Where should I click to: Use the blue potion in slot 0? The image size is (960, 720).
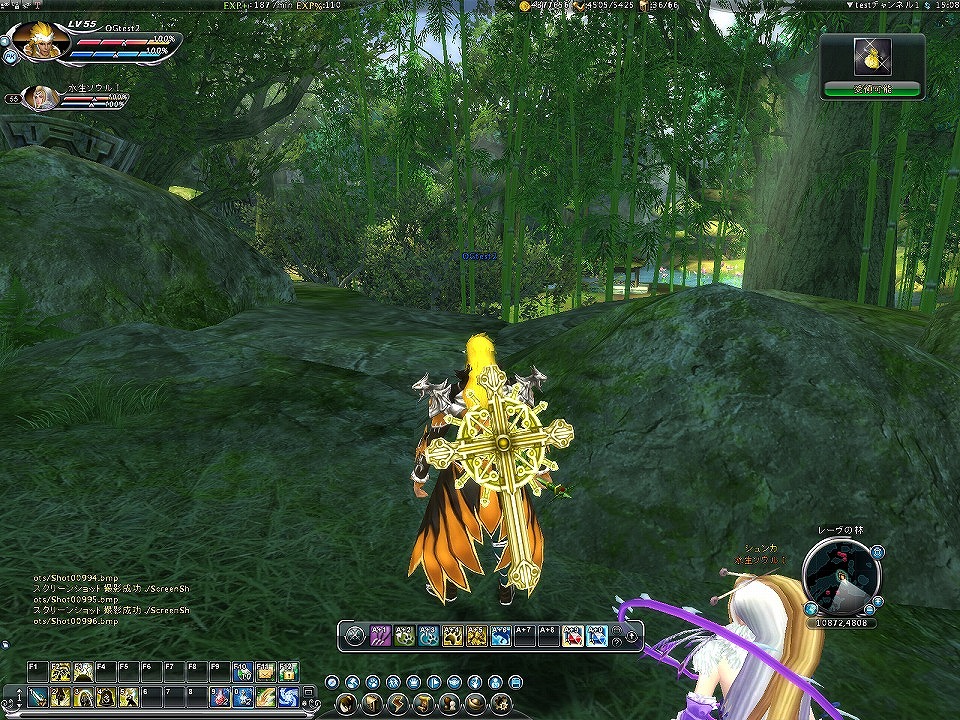tap(243, 697)
